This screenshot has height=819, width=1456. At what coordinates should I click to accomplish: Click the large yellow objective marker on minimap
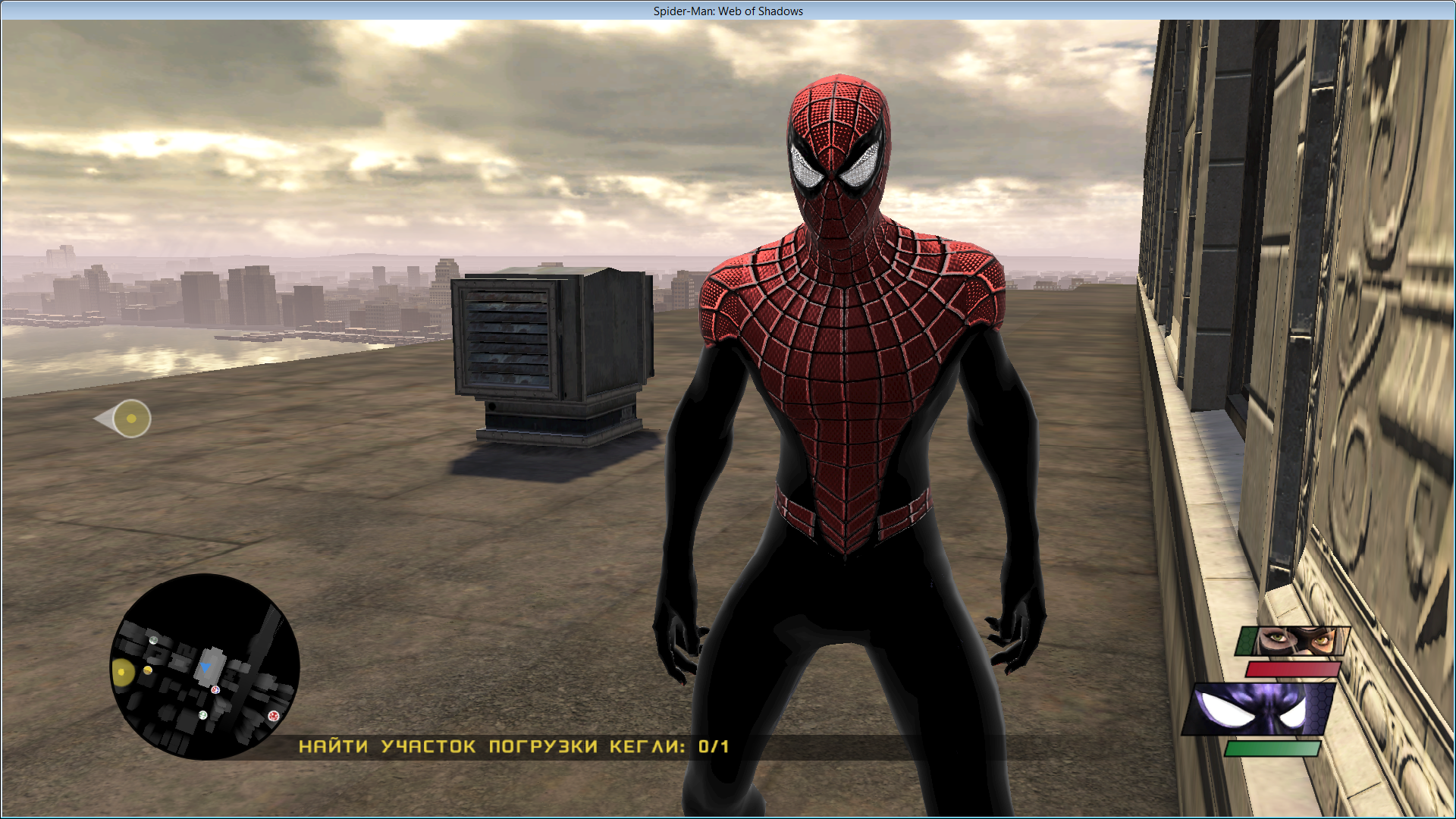coord(122,672)
